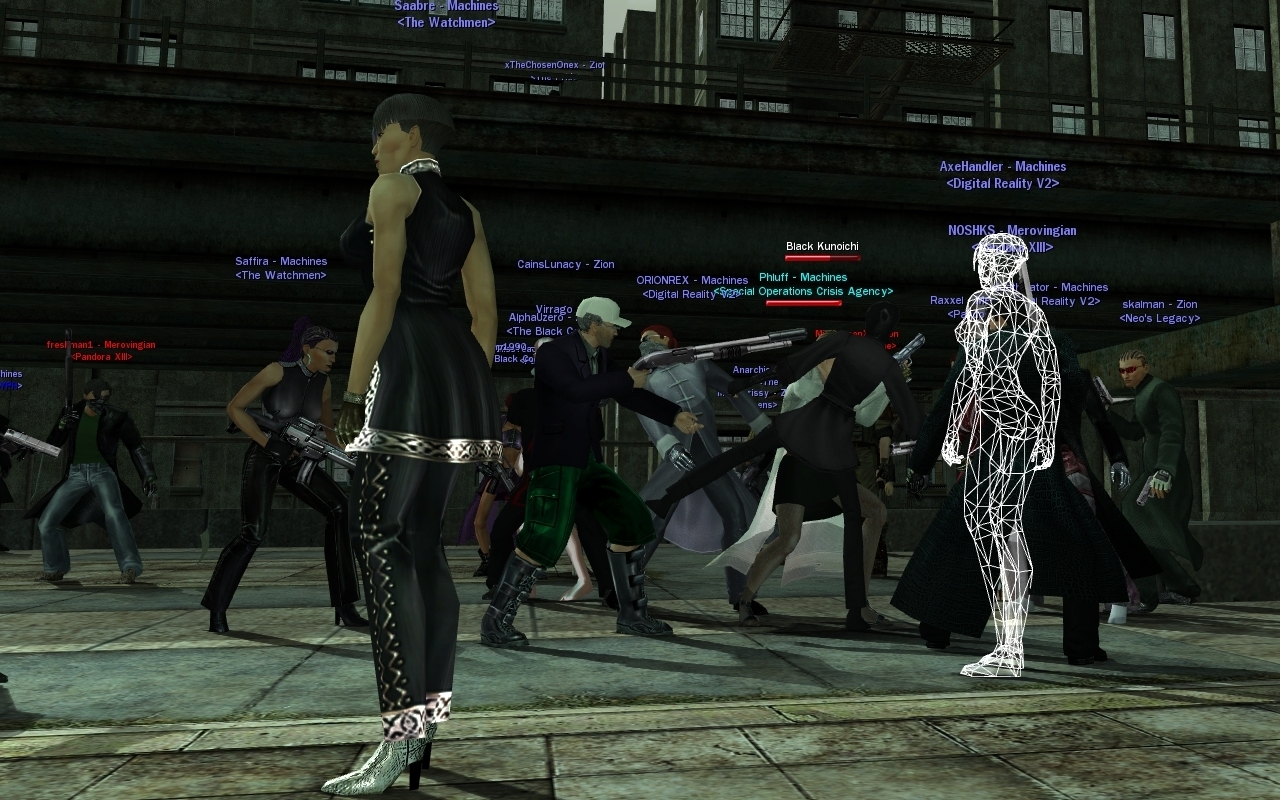Click the Saffira - Machines nameplate
This screenshot has width=1280, height=800.
pyautogui.click(x=281, y=262)
